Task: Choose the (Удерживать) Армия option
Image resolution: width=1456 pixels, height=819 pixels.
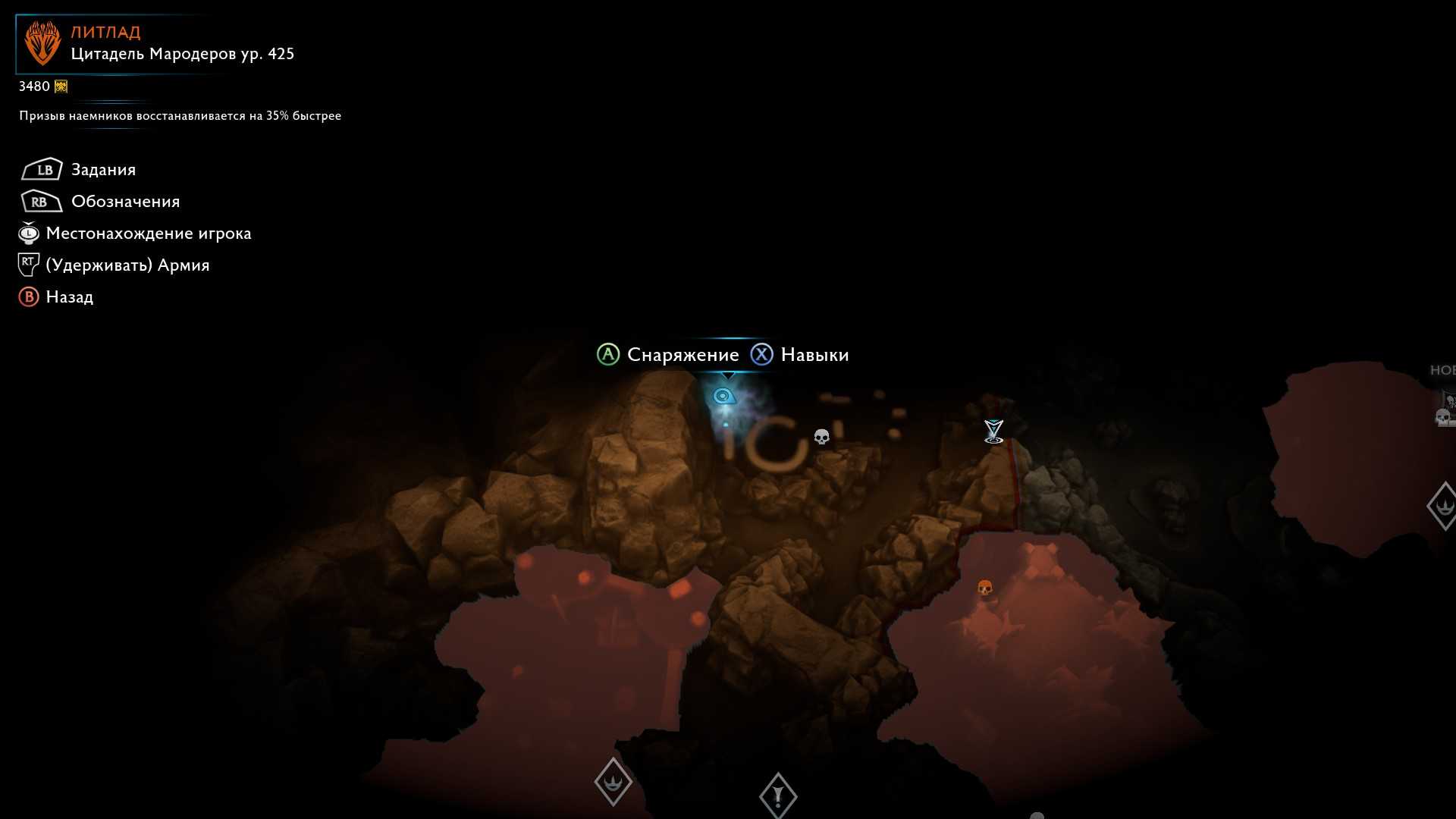Action: [x=127, y=265]
